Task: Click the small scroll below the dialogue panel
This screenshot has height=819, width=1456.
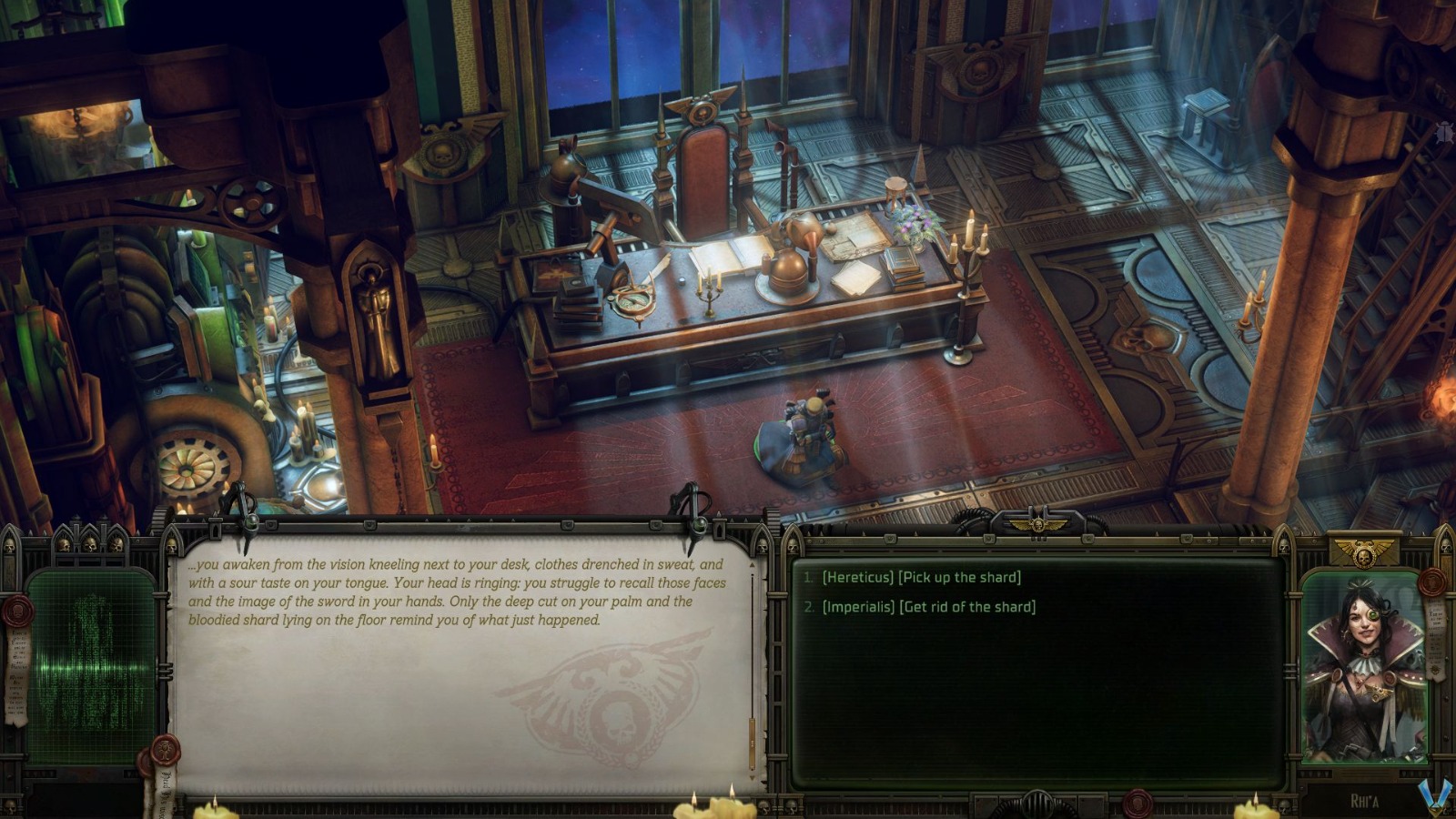Action: [x=165, y=792]
